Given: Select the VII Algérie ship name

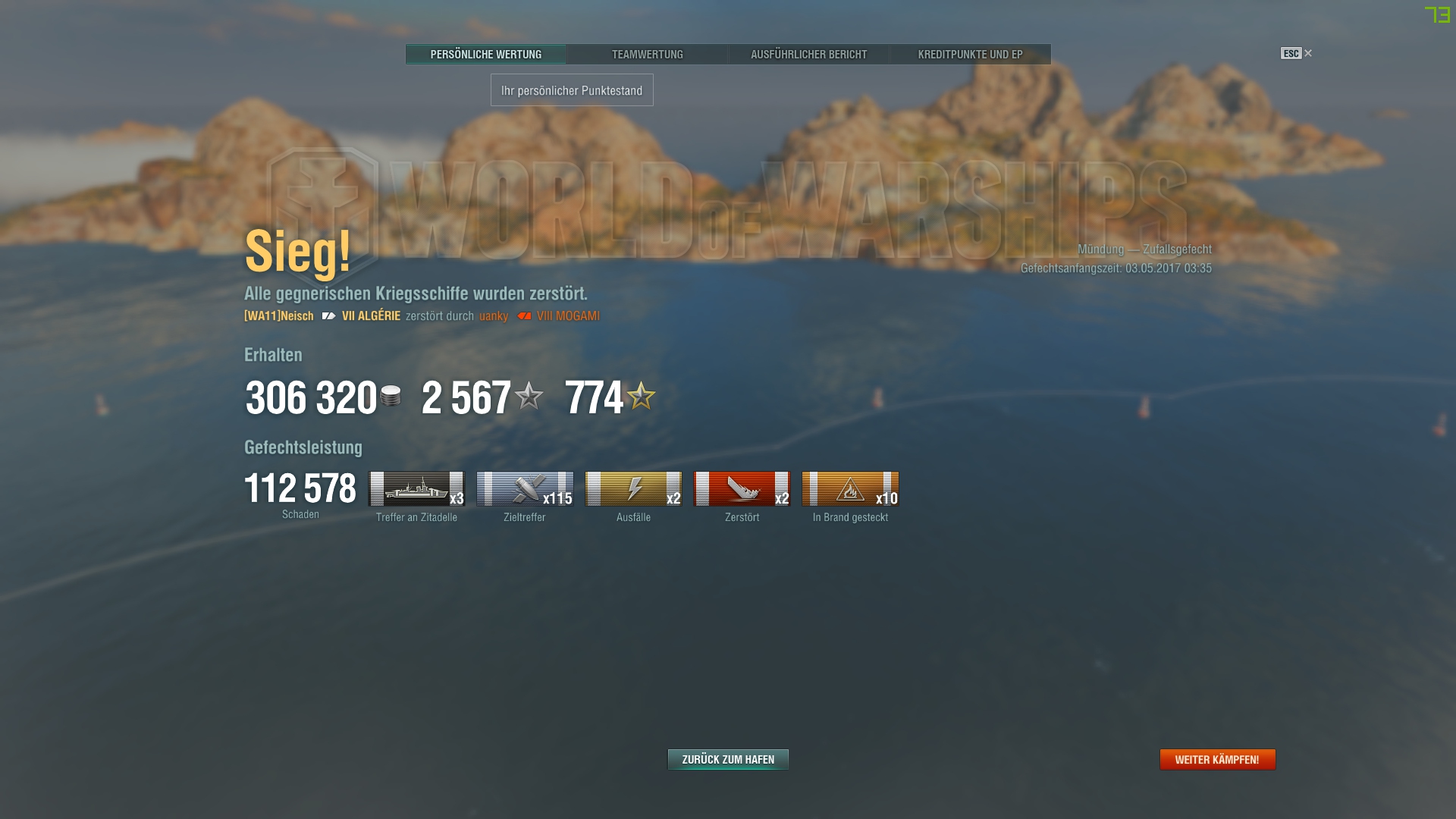Looking at the screenshot, I should (373, 315).
